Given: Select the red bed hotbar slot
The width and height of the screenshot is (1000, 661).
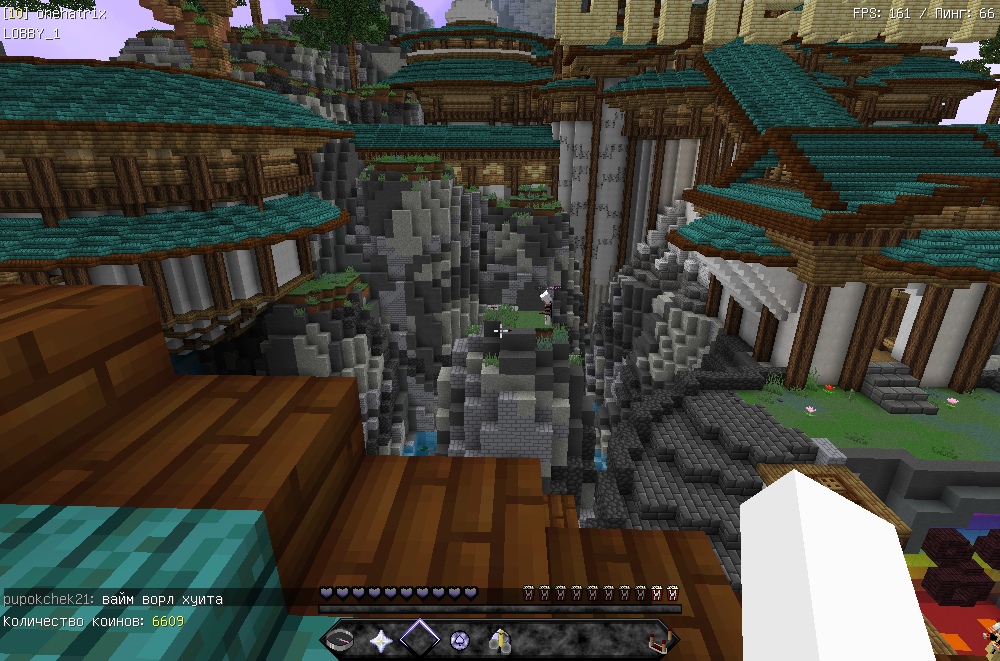Looking at the screenshot, I should pyautogui.click(x=657, y=640).
